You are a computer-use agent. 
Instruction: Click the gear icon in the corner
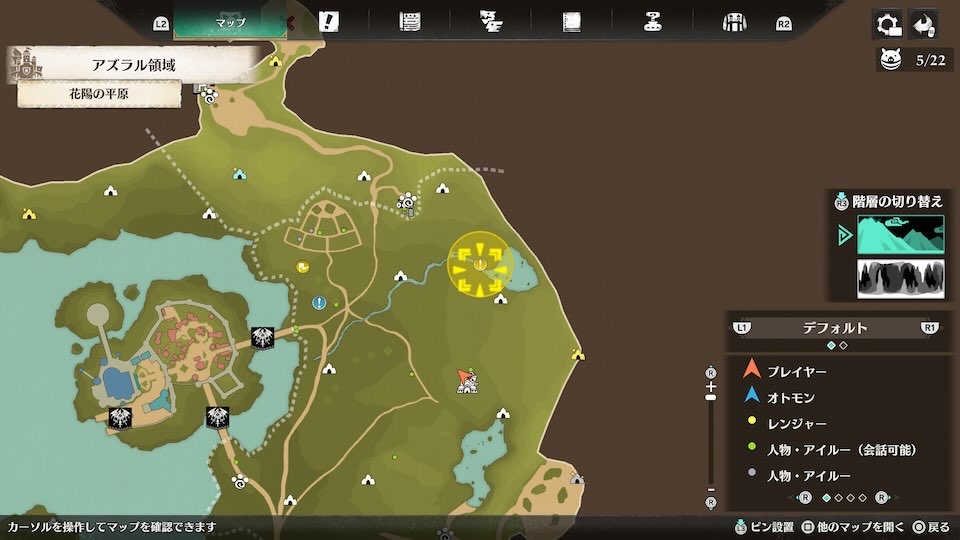pyautogui.click(x=885, y=24)
